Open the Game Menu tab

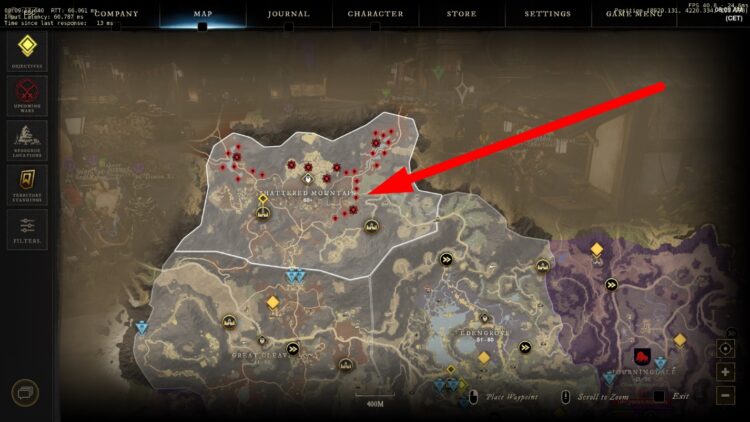(634, 14)
